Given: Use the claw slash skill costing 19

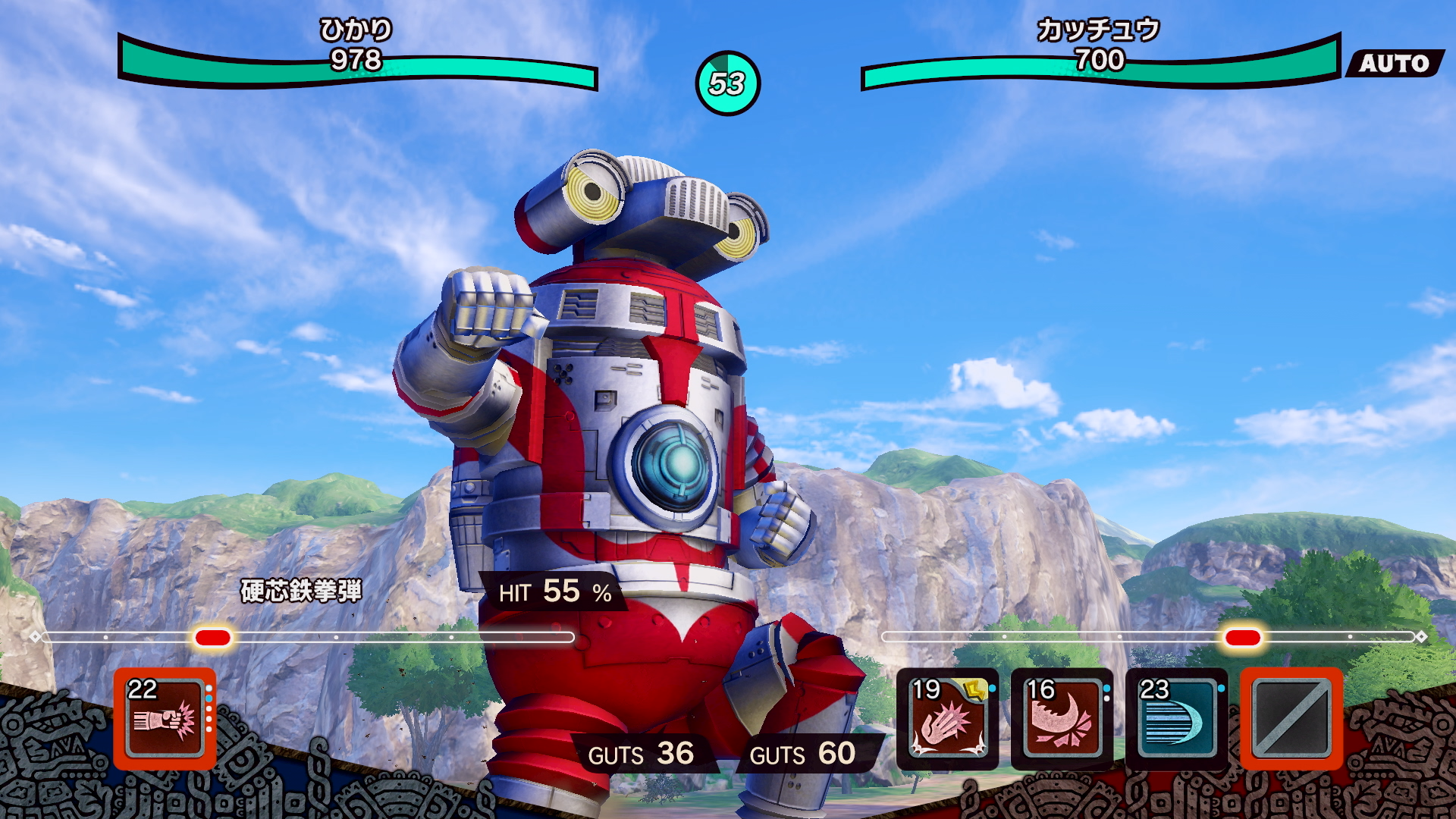Looking at the screenshot, I should point(947,718).
